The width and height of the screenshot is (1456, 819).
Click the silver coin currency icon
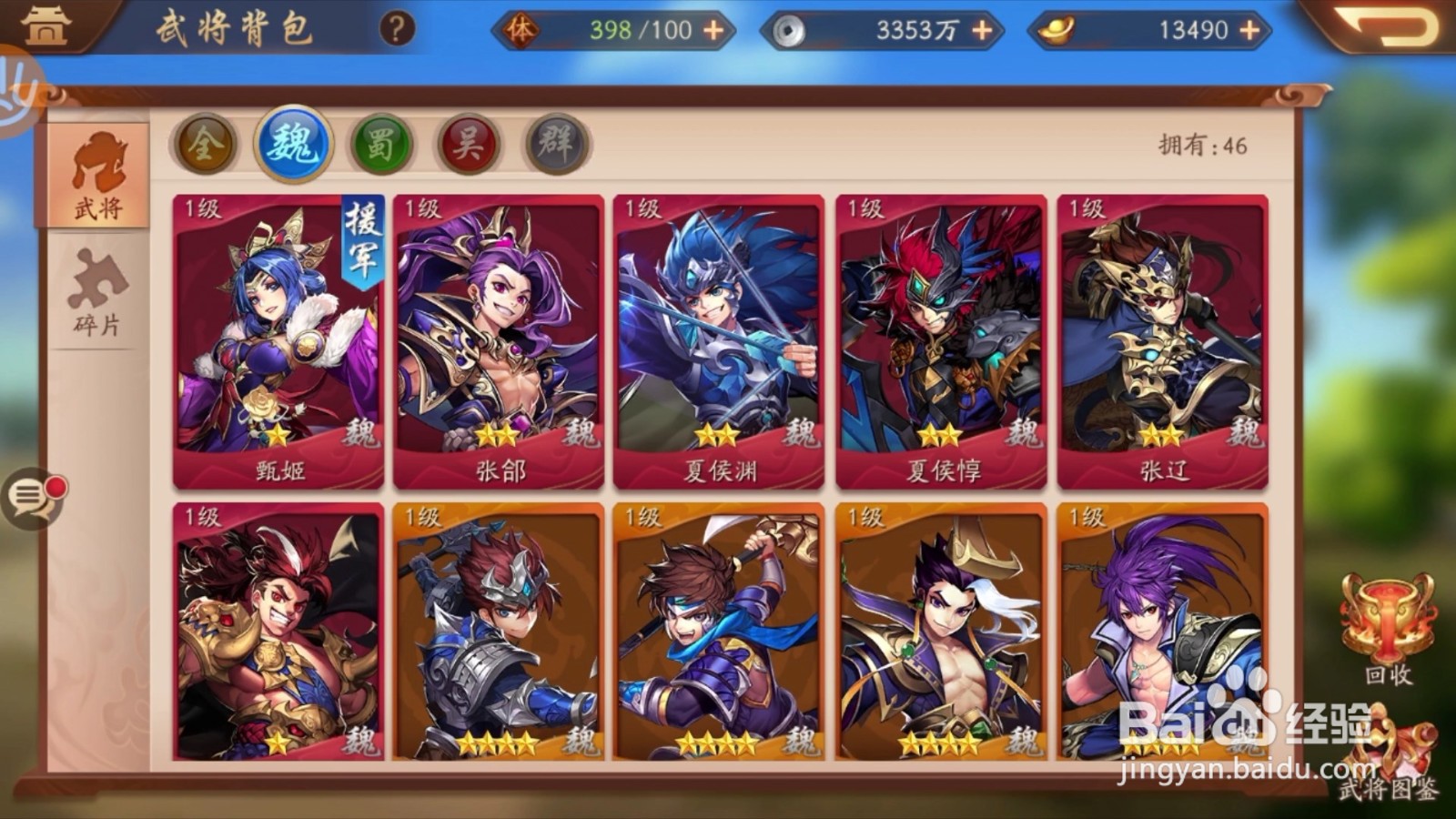point(792,28)
